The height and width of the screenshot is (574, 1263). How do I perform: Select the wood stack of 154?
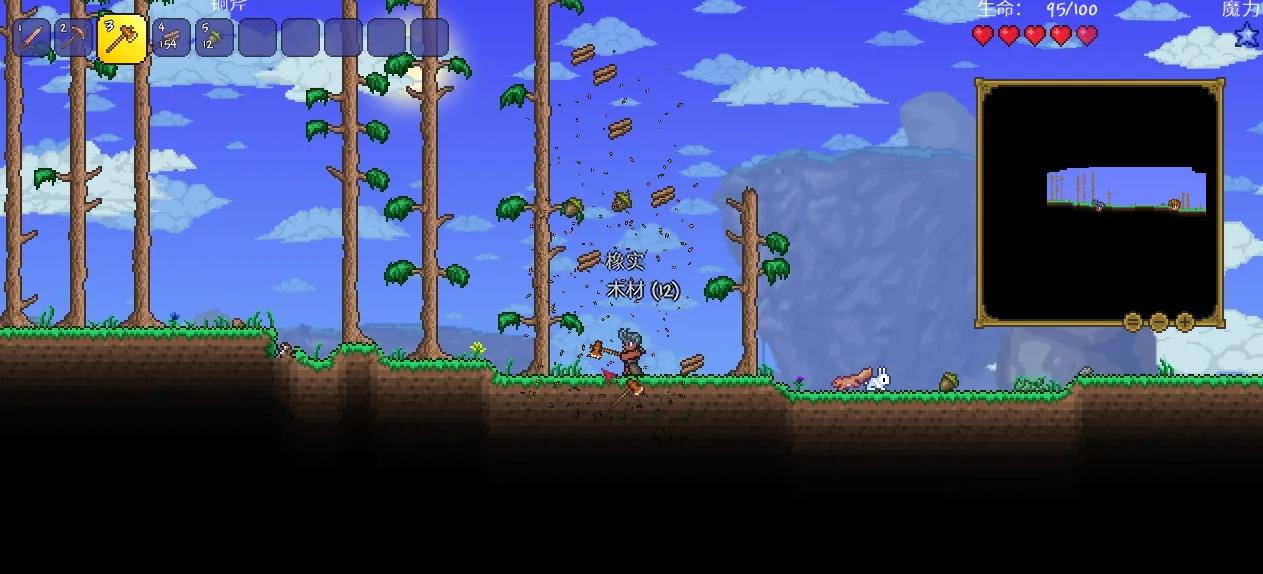point(171,38)
